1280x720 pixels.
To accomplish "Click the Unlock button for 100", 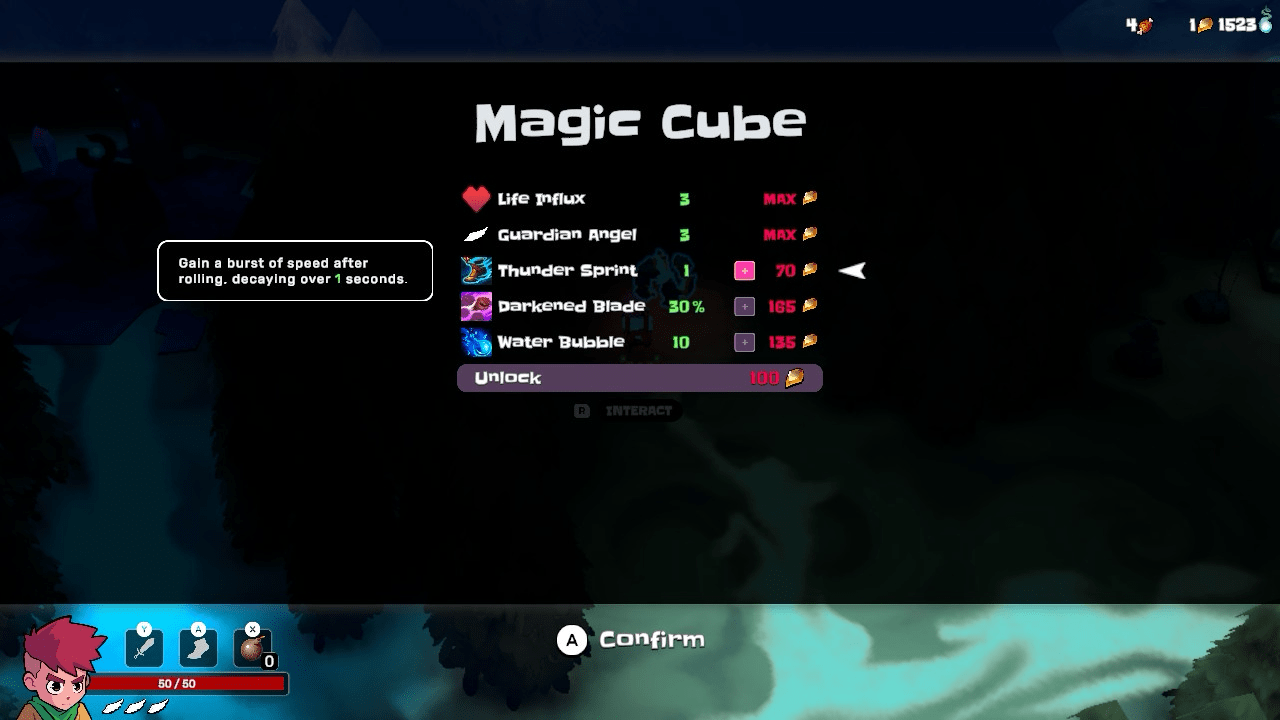I will [639, 378].
